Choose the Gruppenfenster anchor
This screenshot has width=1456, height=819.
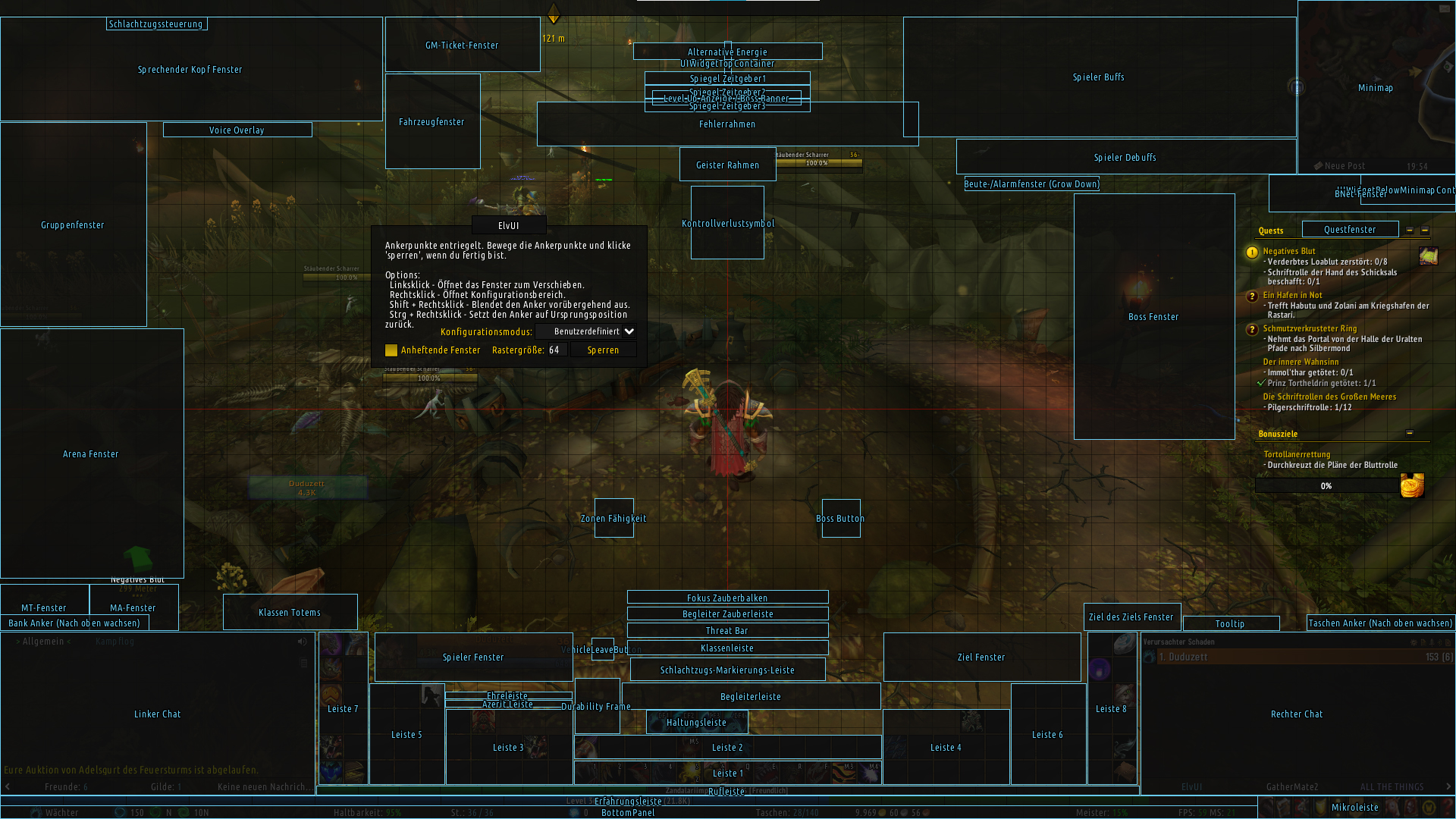pyautogui.click(x=73, y=224)
